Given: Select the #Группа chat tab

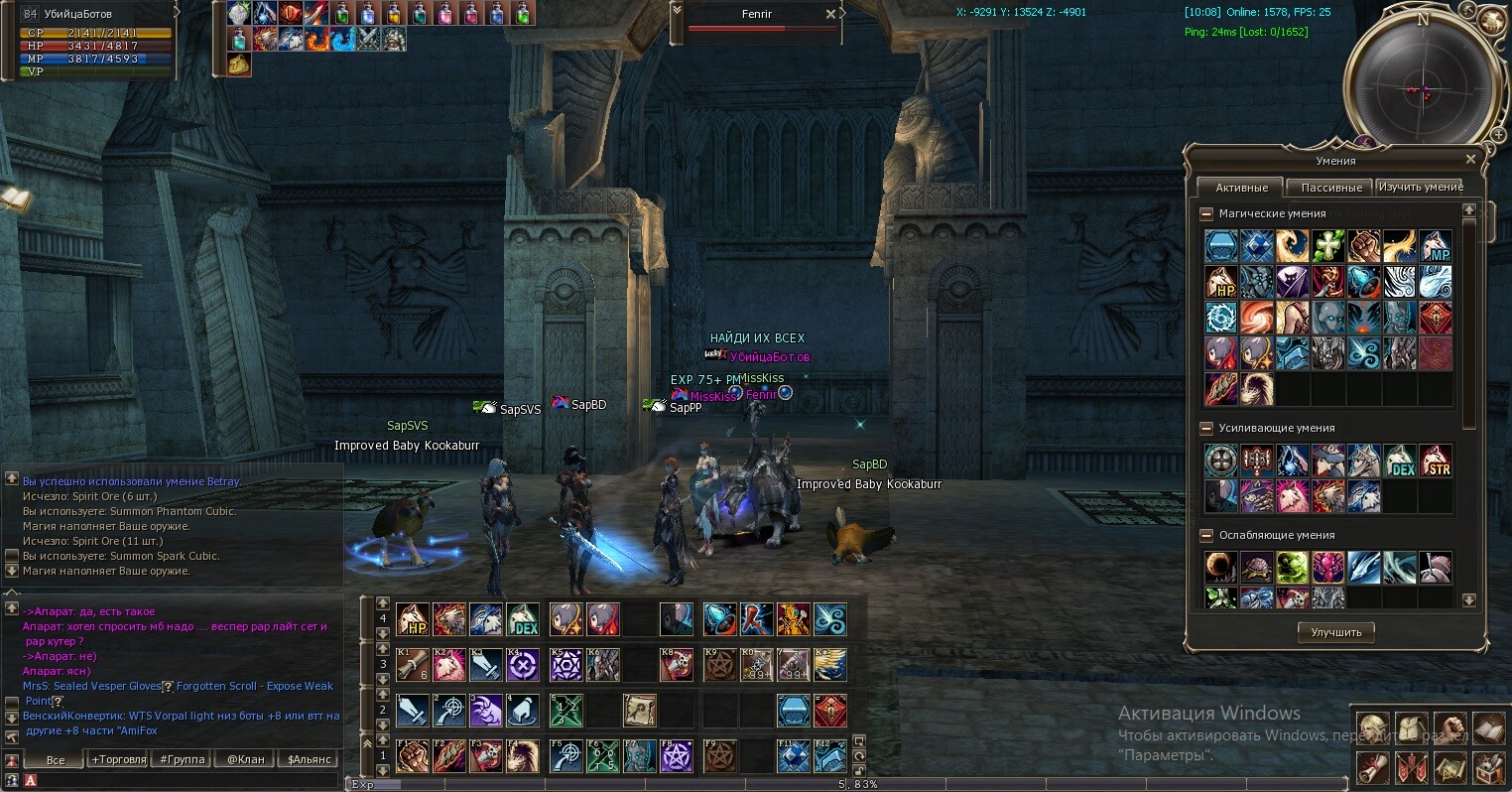Looking at the screenshot, I should click(x=183, y=759).
